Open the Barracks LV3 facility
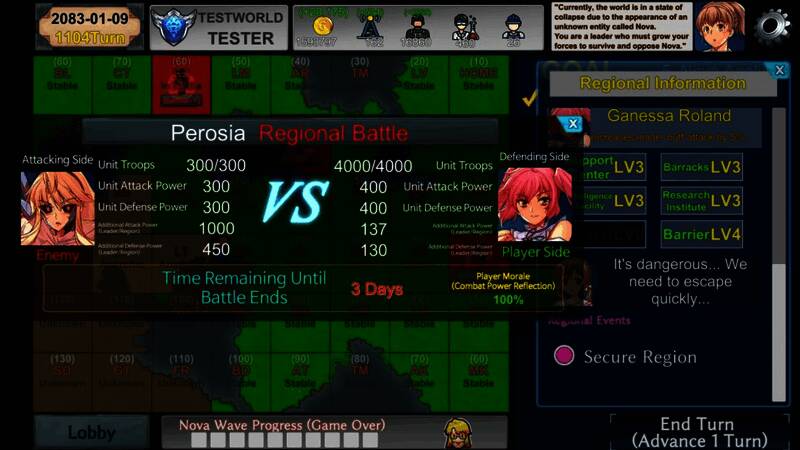 (701, 167)
